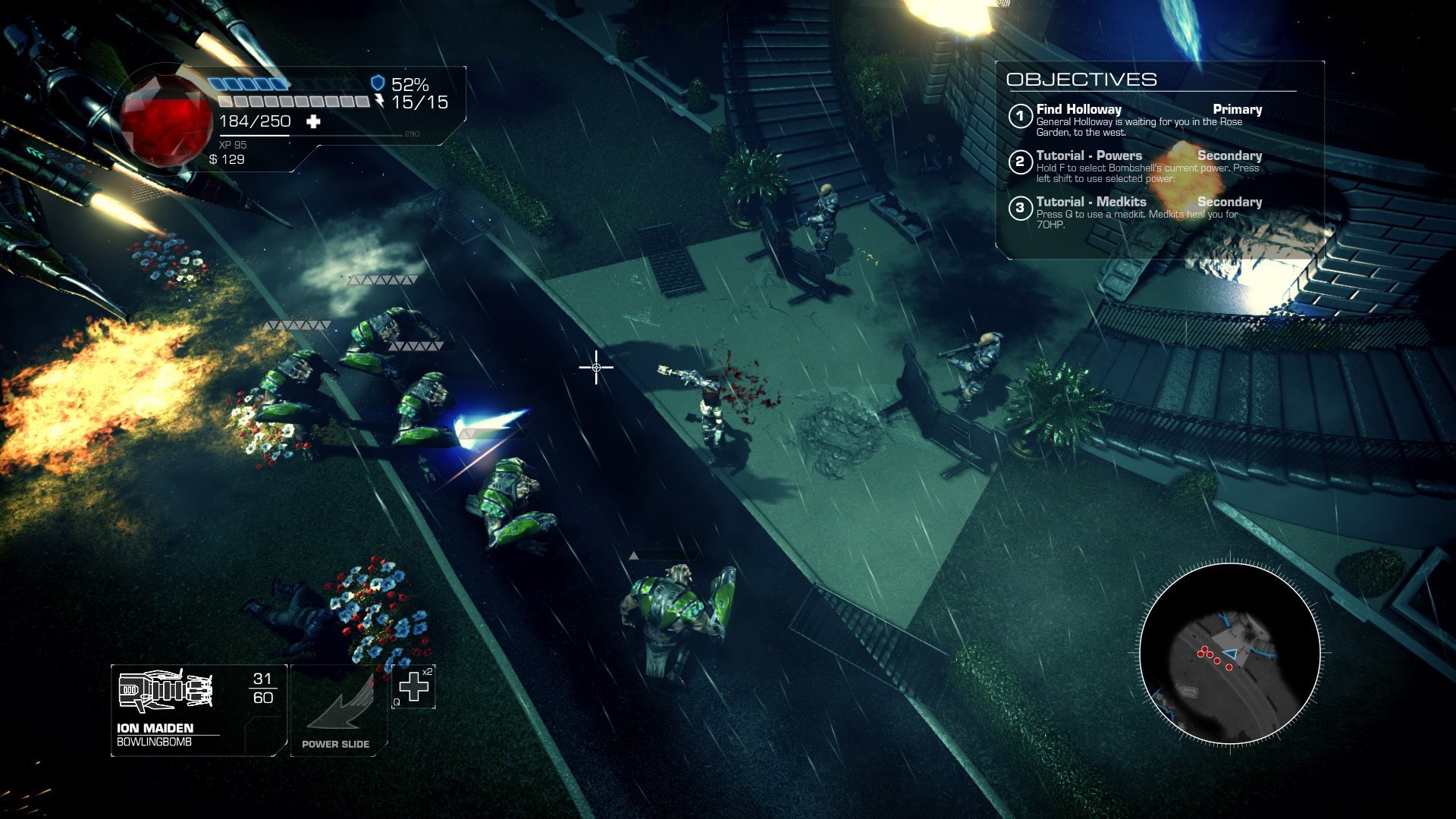Open the circular minimap
1456x819 pixels.
point(1229,653)
